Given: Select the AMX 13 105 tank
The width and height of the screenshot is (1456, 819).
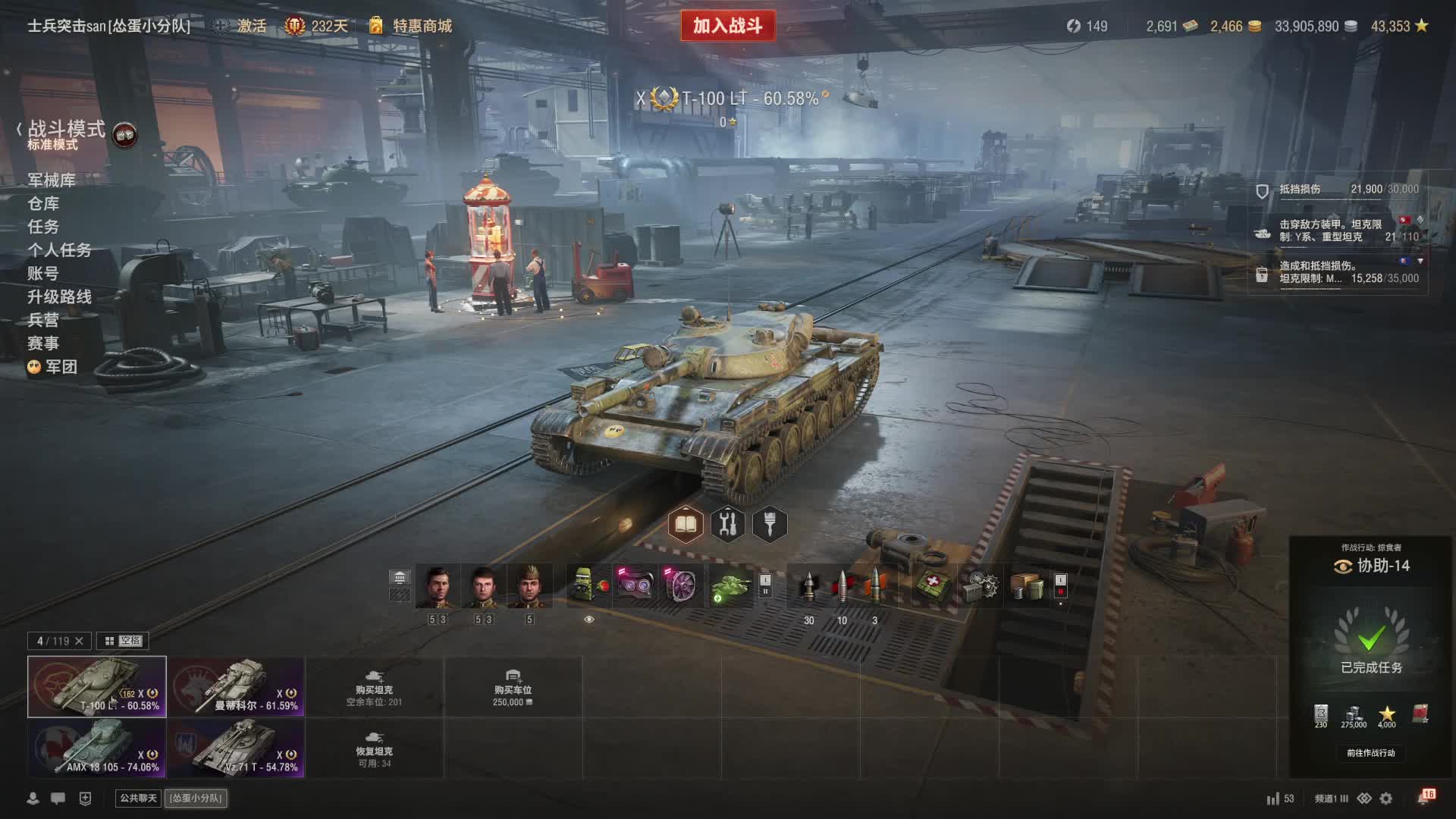Looking at the screenshot, I should [x=97, y=748].
